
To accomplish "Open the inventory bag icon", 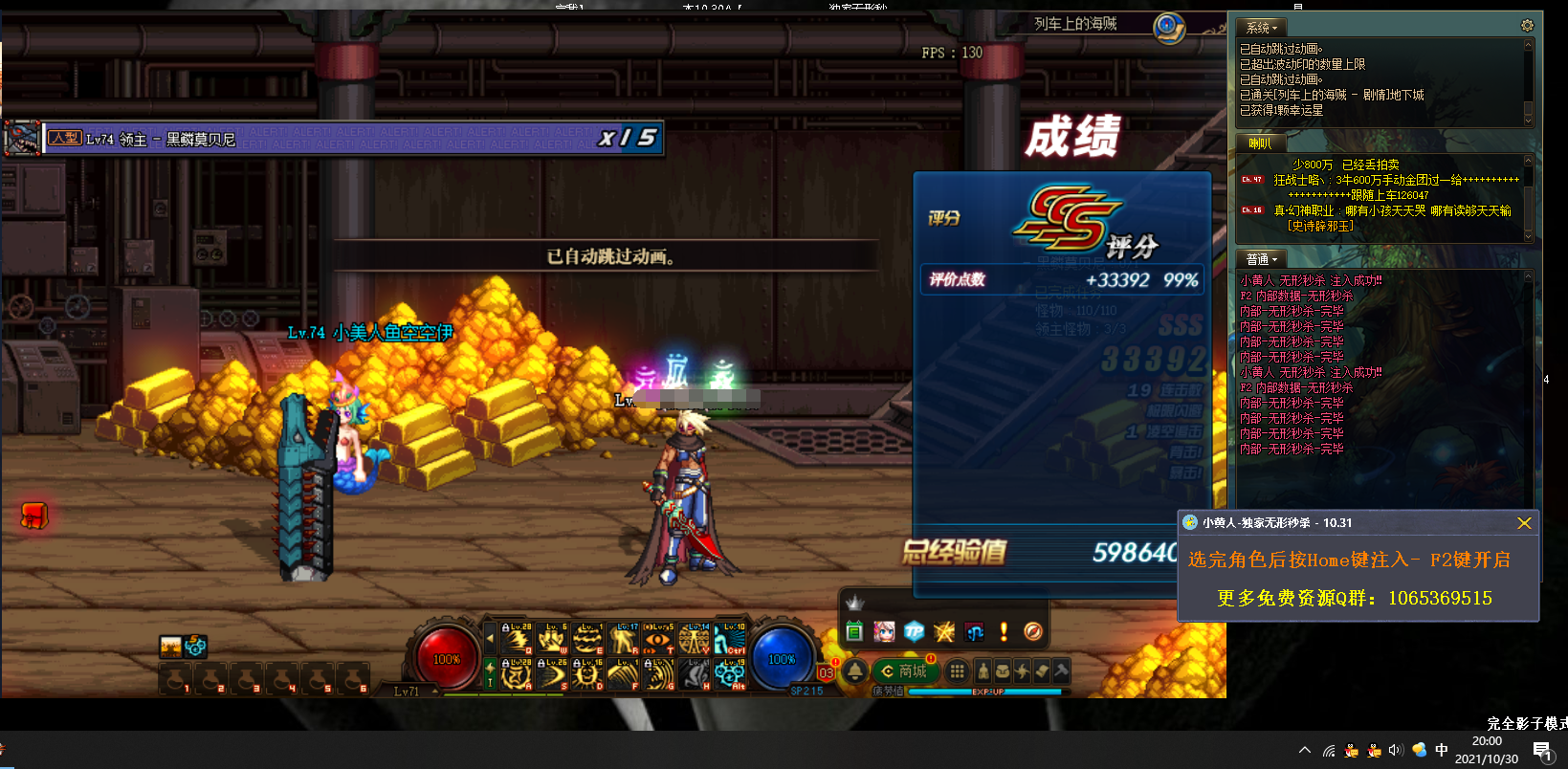I will 1003,670.
